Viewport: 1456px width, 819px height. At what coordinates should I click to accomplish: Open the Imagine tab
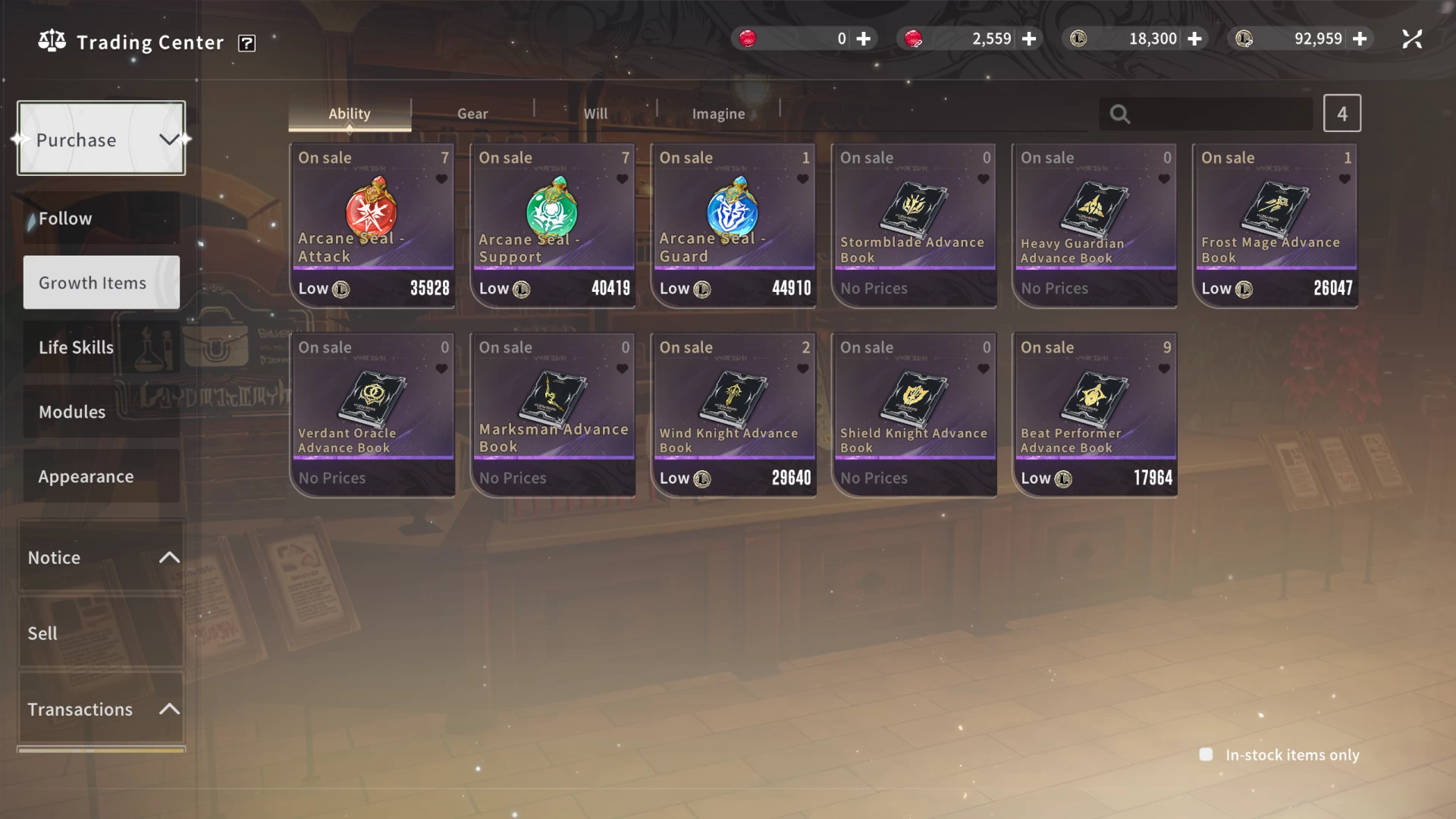point(718,114)
